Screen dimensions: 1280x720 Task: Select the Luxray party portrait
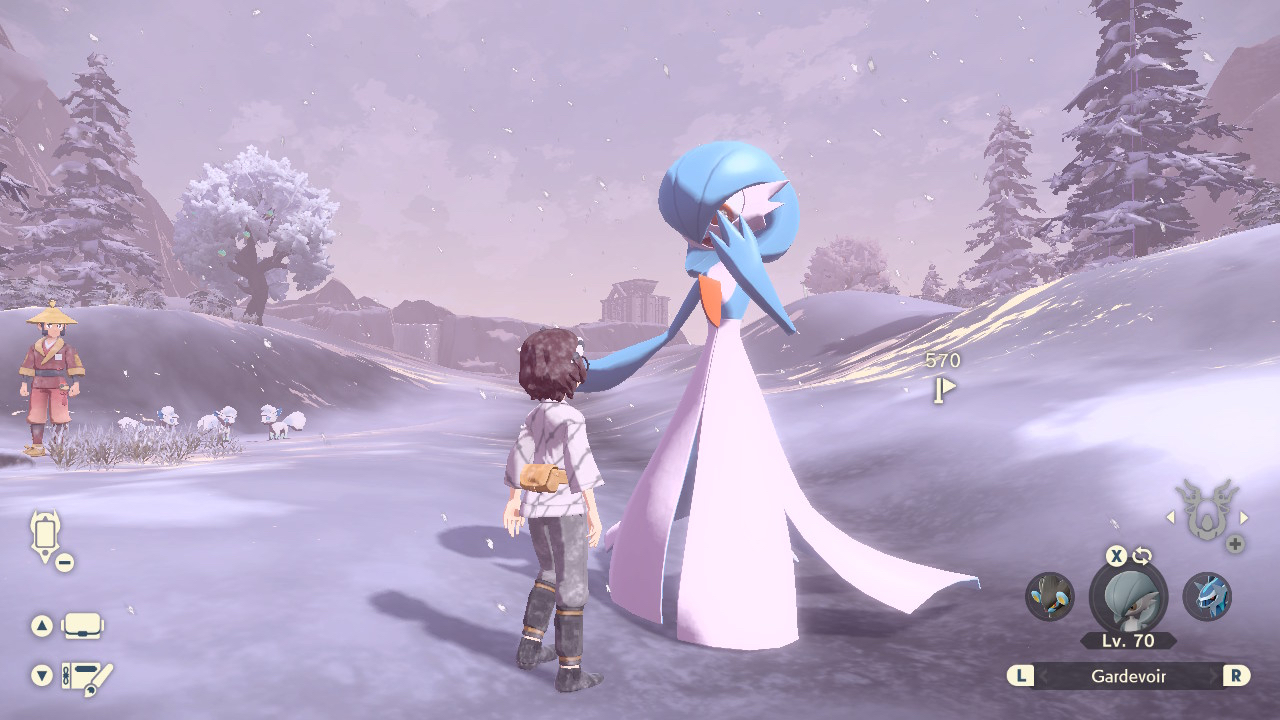pos(1050,596)
